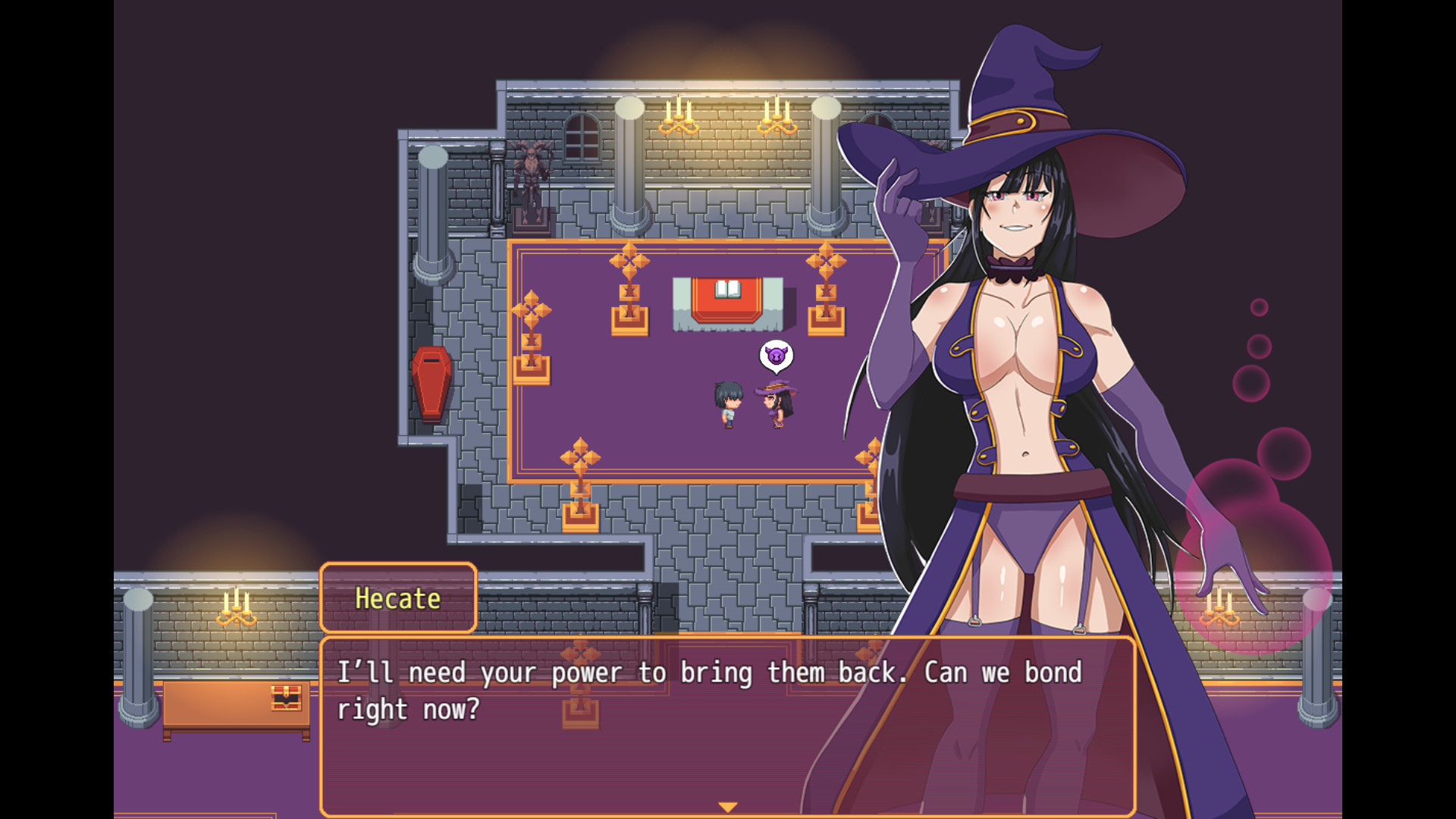This screenshot has width=1456, height=819.
Task: Select the Hecate name plate
Action: 397,598
